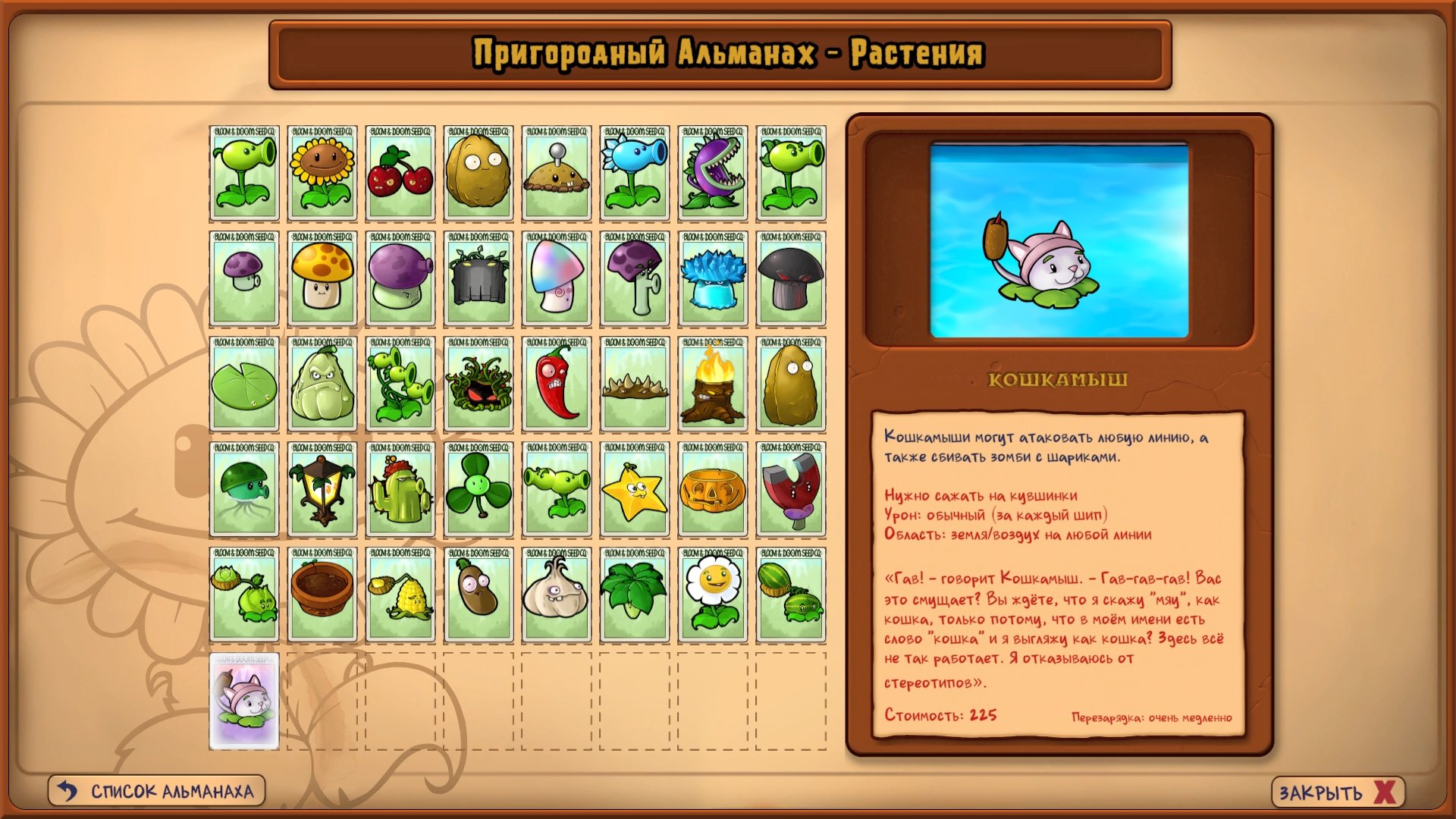Choose the Garlic seed packet
This screenshot has width=1456, height=819.
557,595
